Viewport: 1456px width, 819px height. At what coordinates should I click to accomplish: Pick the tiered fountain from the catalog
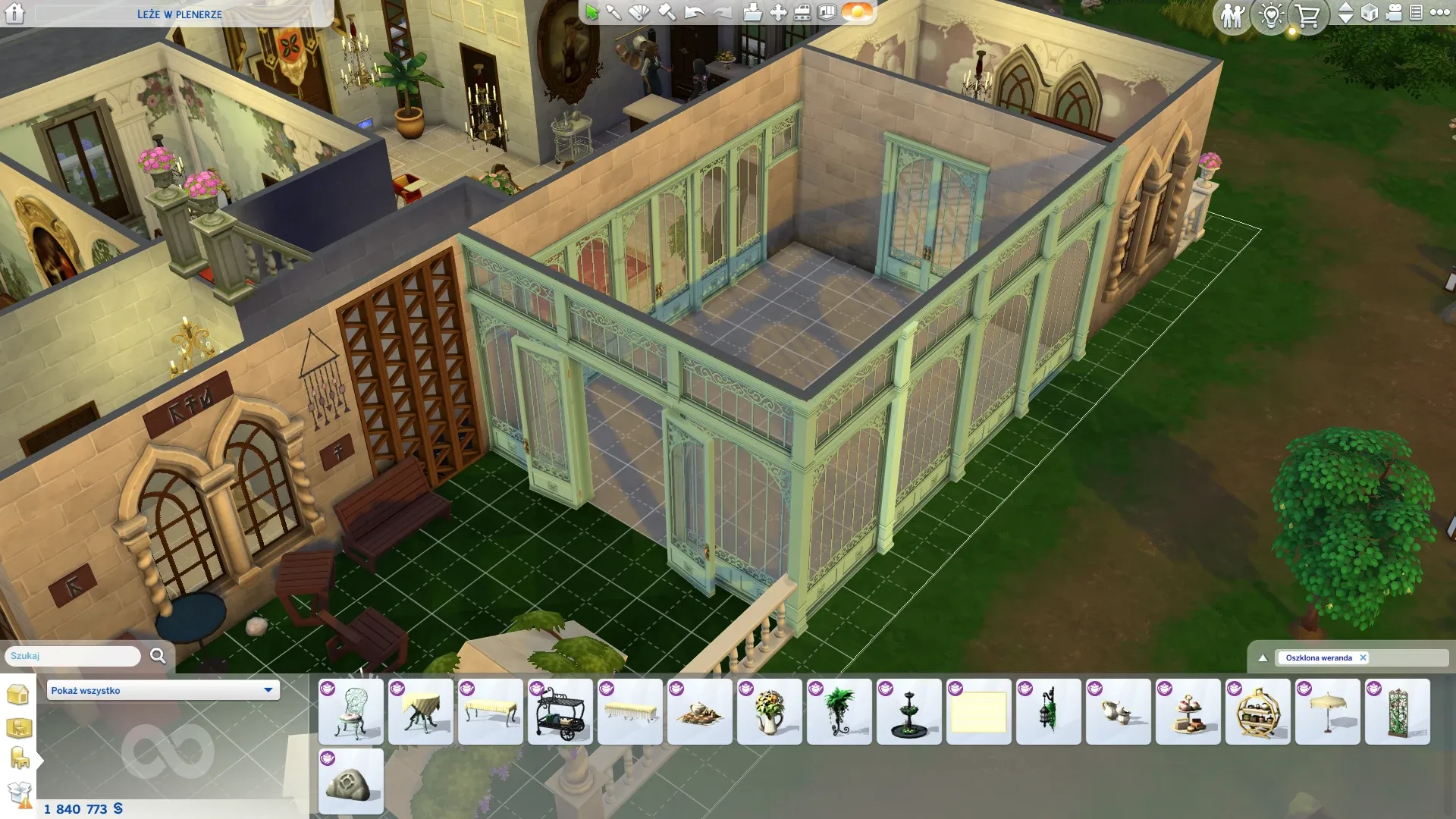point(909,711)
